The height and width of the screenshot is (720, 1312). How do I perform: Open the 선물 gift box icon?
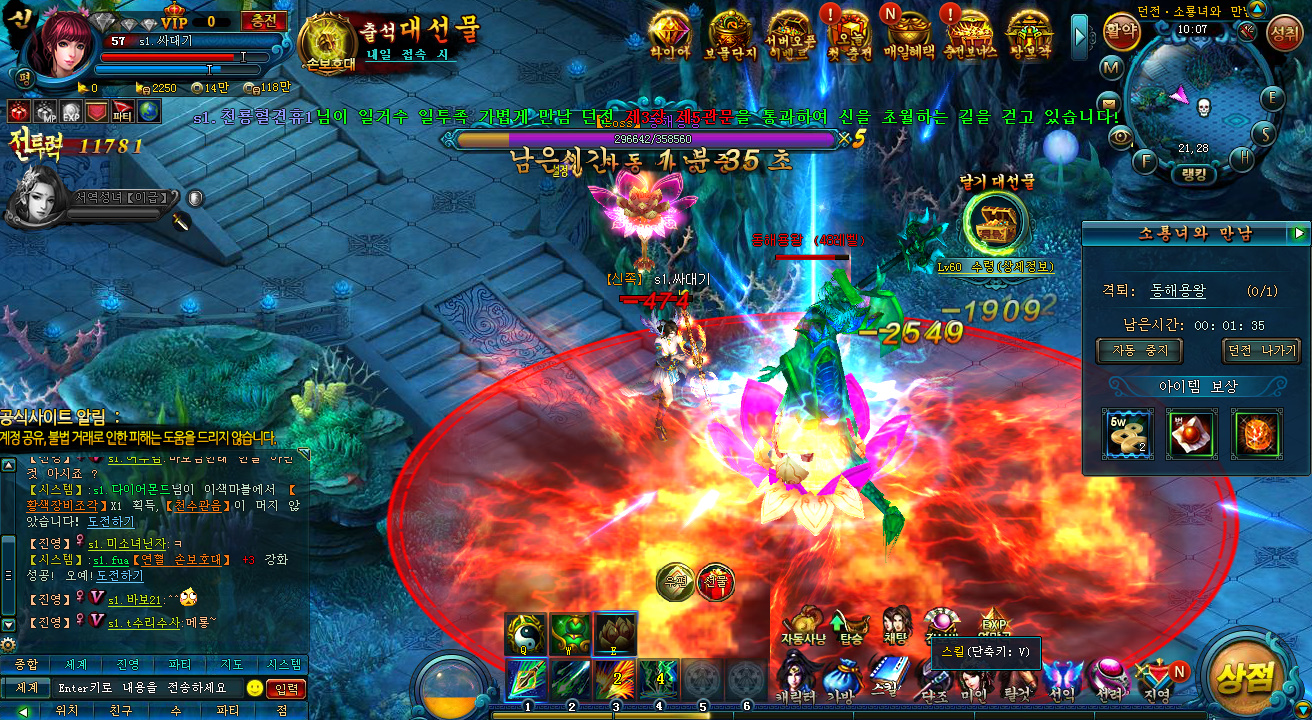[x=715, y=581]
